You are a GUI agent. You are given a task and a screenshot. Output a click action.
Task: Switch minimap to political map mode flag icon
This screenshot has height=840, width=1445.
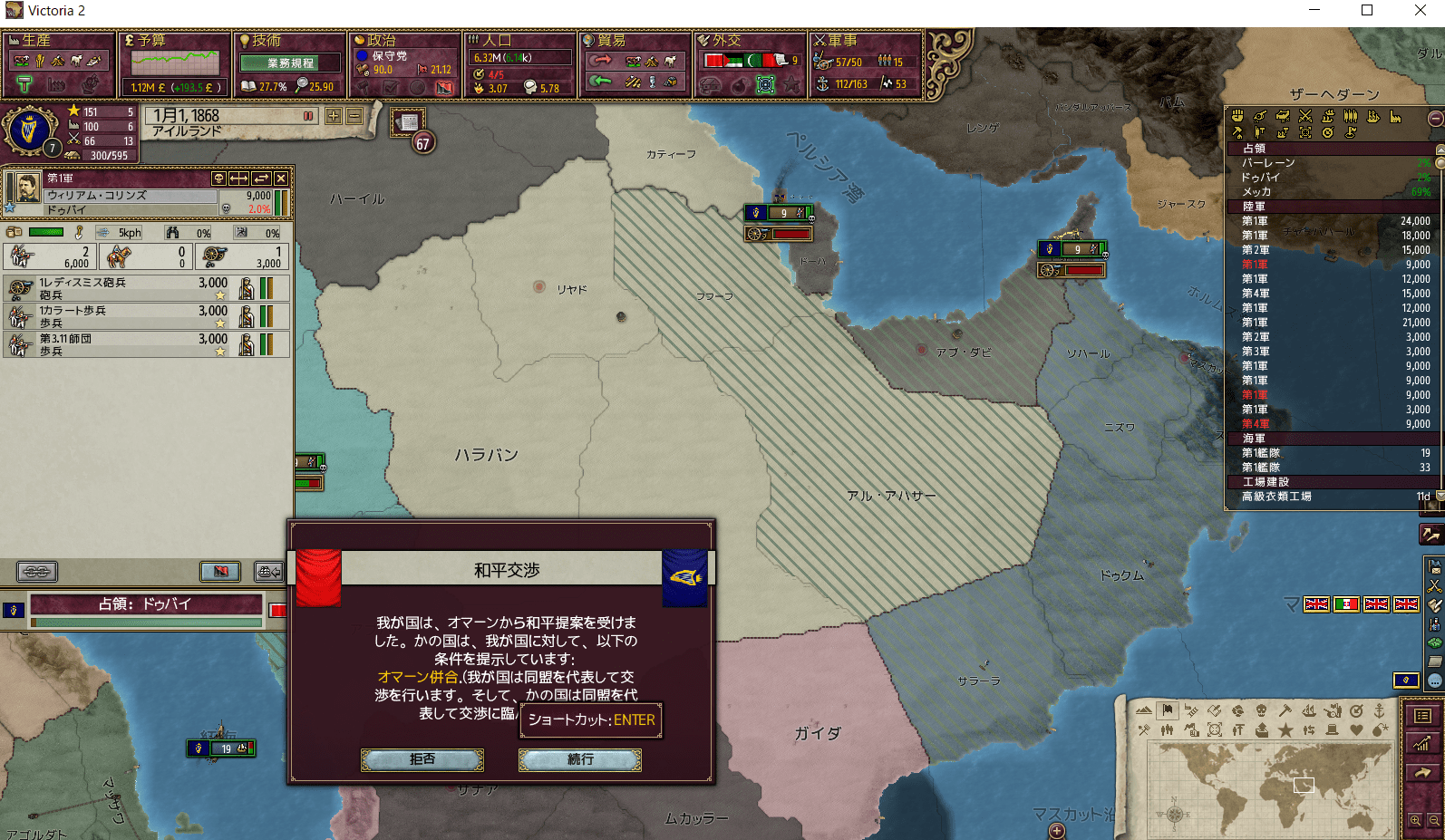[x=1168, y=710]
